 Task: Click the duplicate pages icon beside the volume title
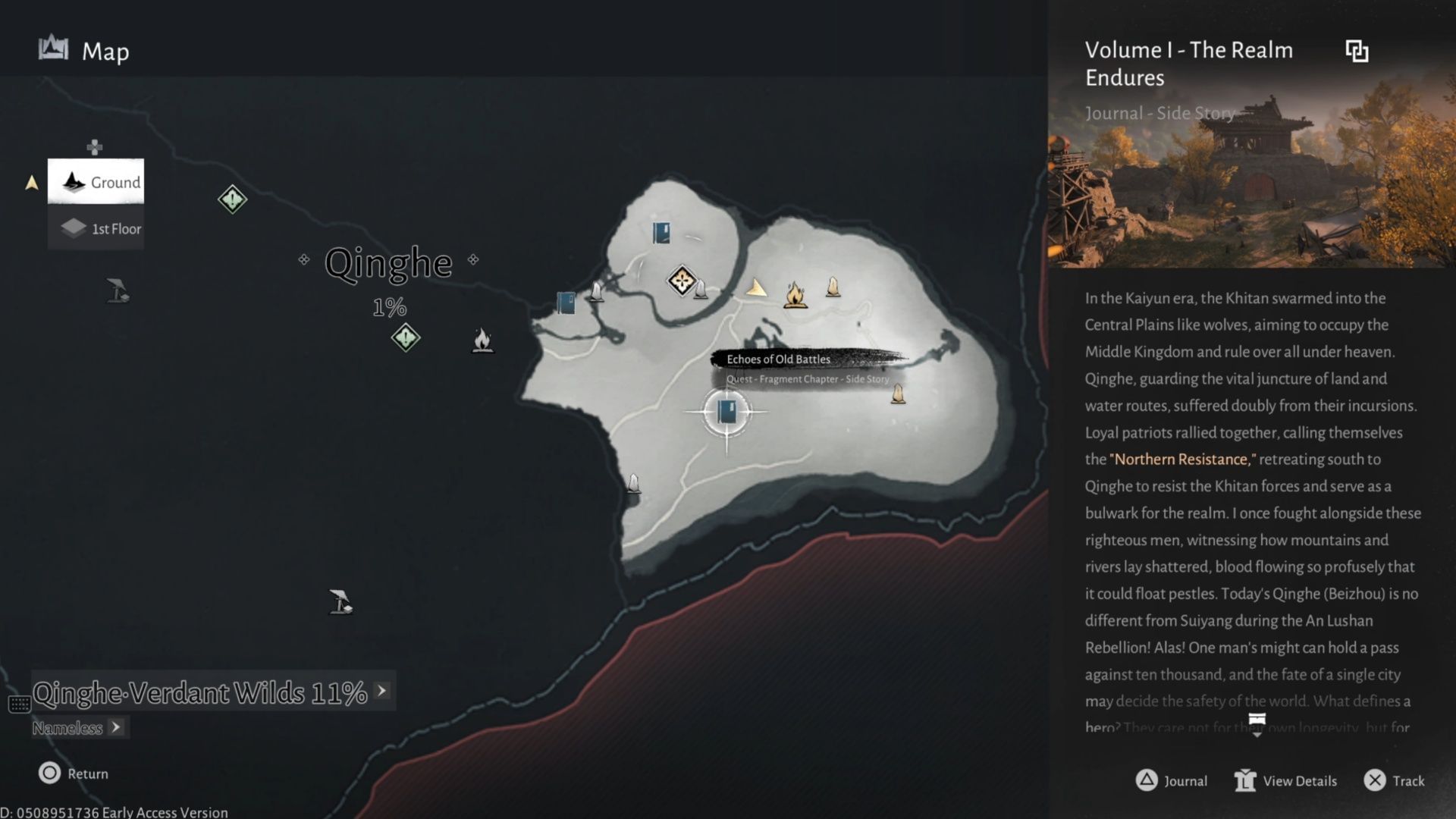click(1357, 50)
